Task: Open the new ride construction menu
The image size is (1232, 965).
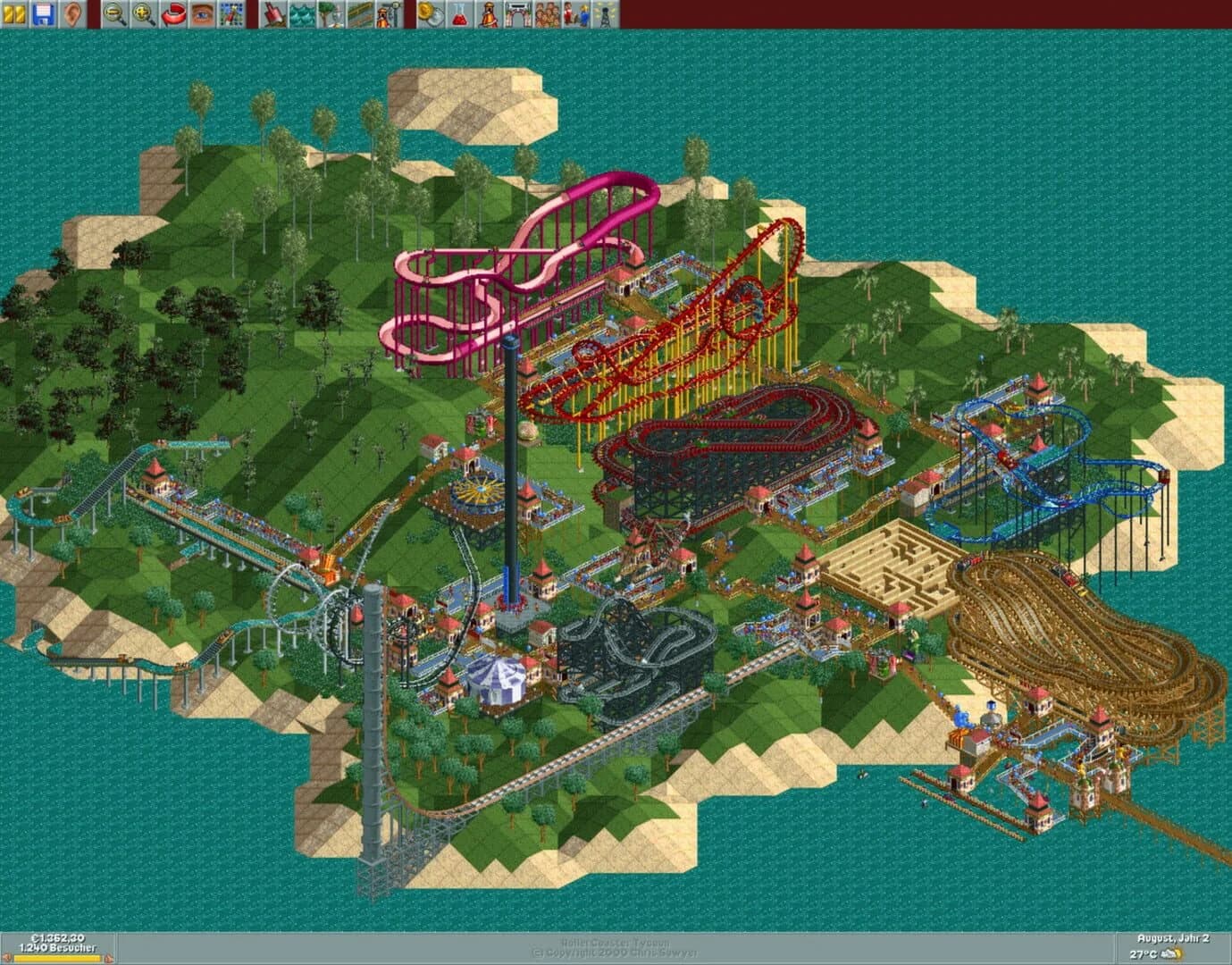Action: tap(388, 13)
